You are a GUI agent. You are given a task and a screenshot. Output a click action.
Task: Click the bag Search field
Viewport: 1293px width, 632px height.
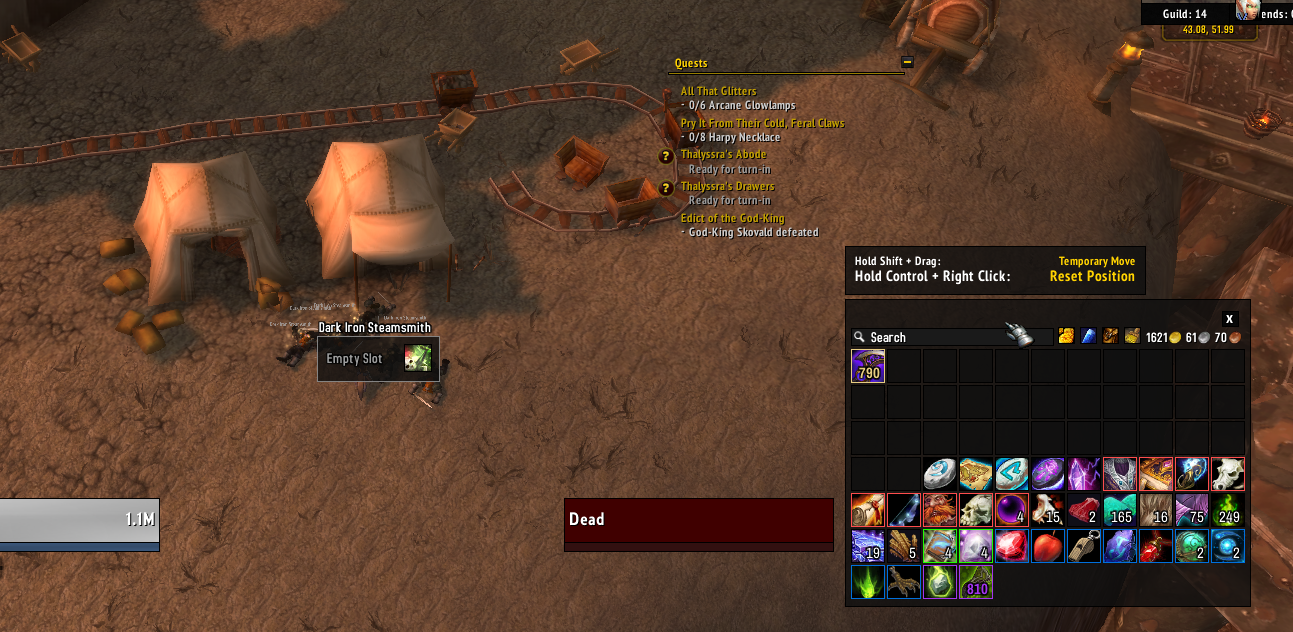coord(930,338)
